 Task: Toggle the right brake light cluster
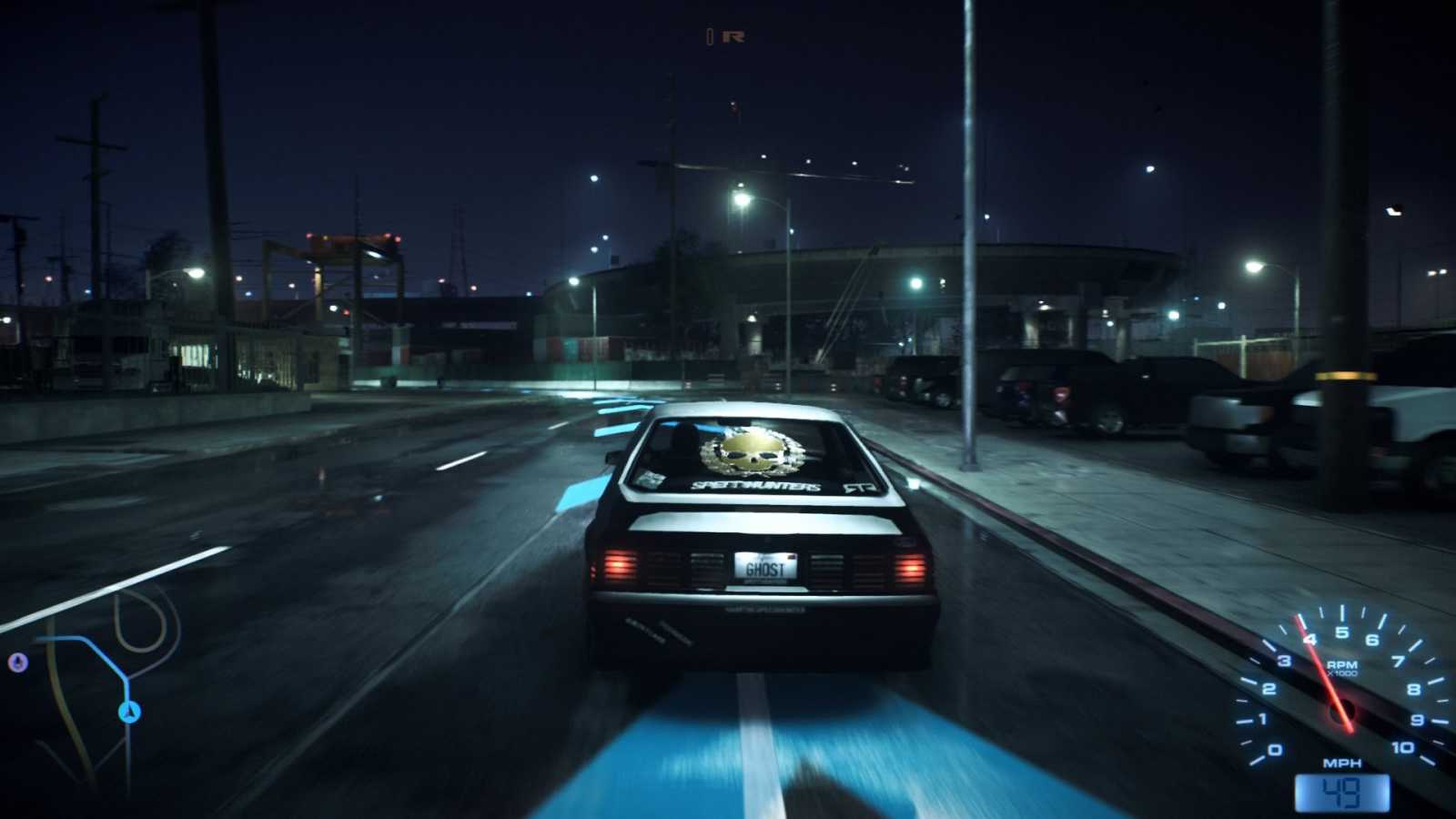coord(910,568)
